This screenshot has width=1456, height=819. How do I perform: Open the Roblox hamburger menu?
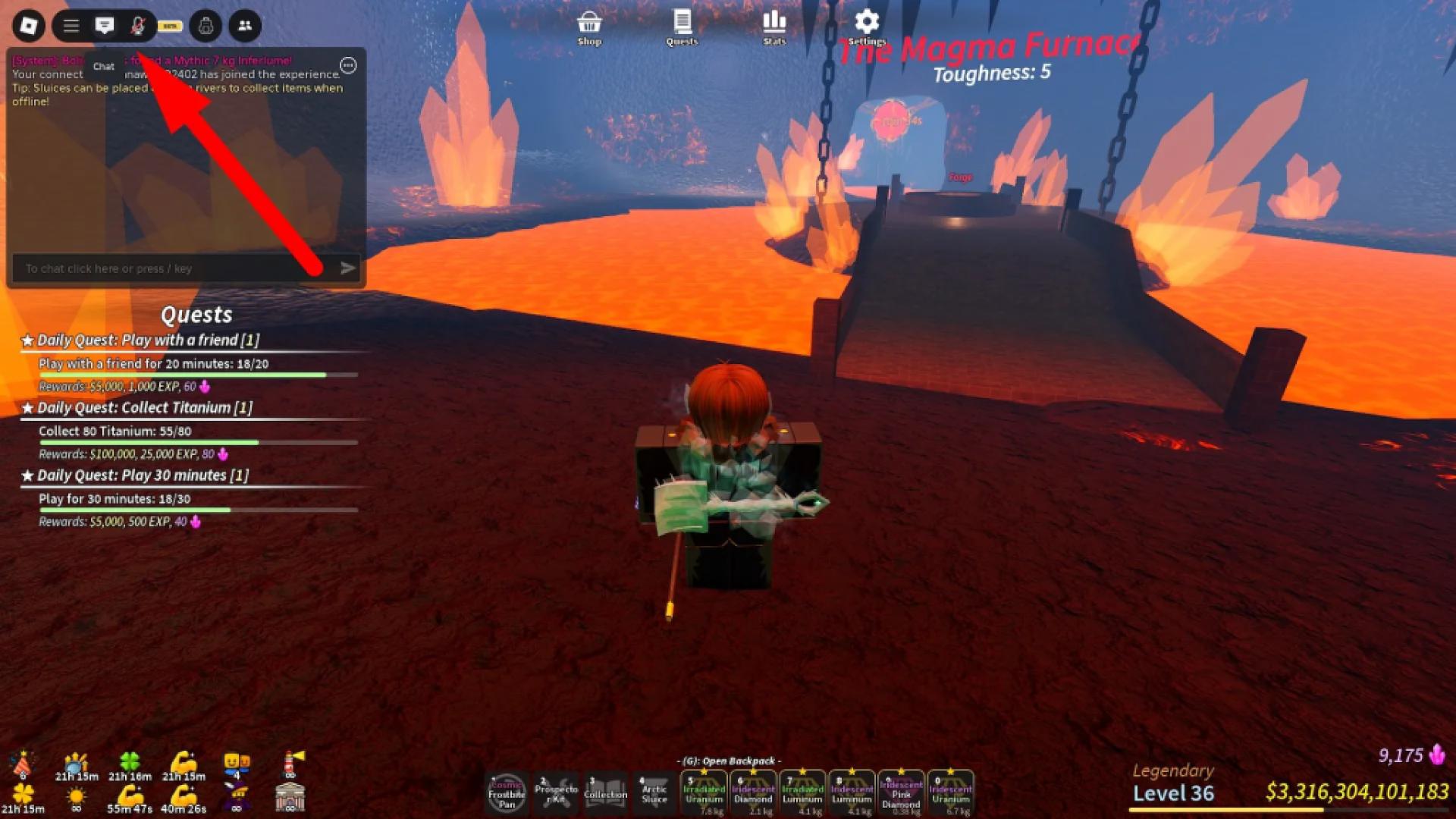71,25
